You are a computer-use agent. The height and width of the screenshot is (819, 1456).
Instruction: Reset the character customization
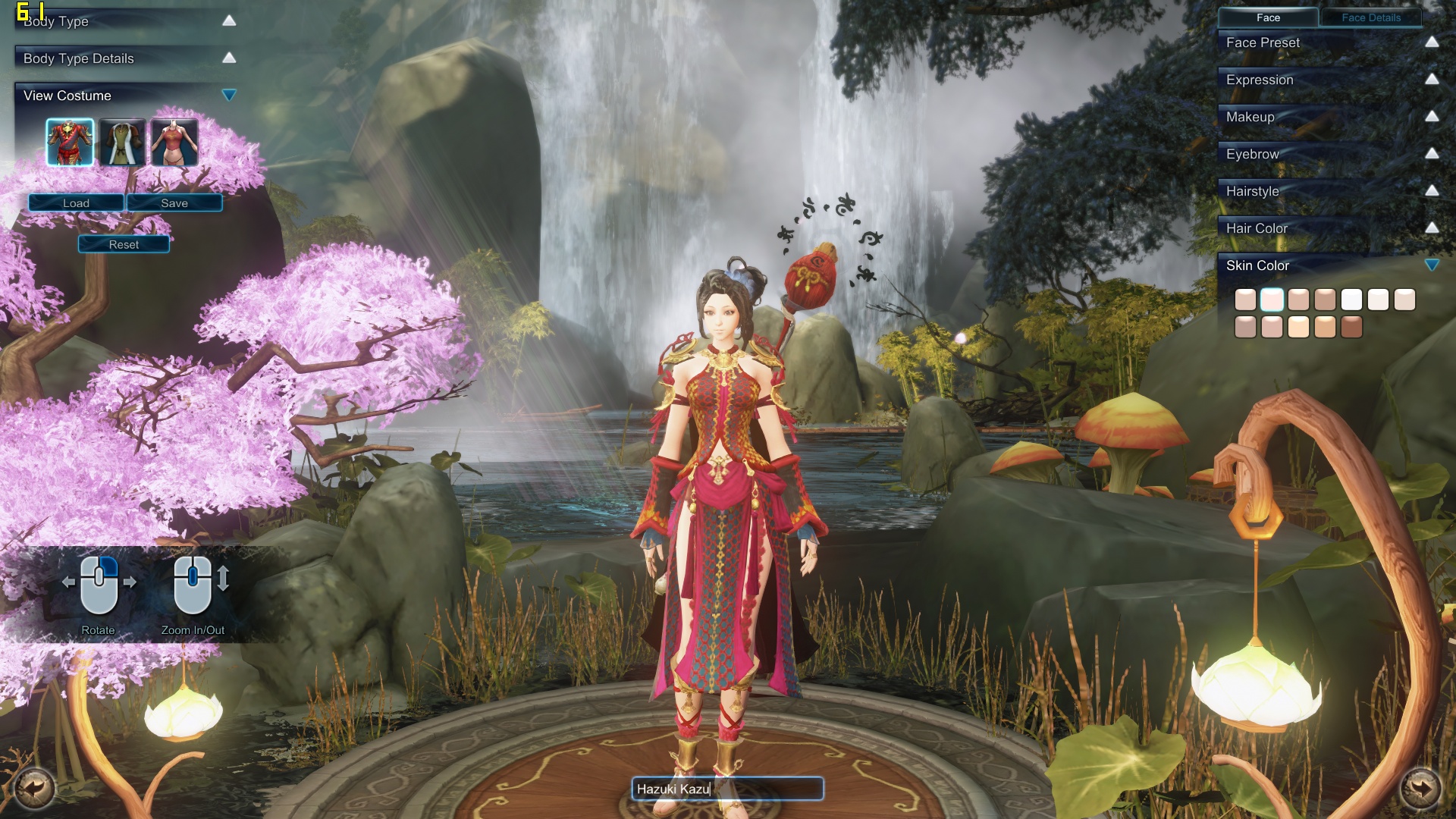(124, 244)
